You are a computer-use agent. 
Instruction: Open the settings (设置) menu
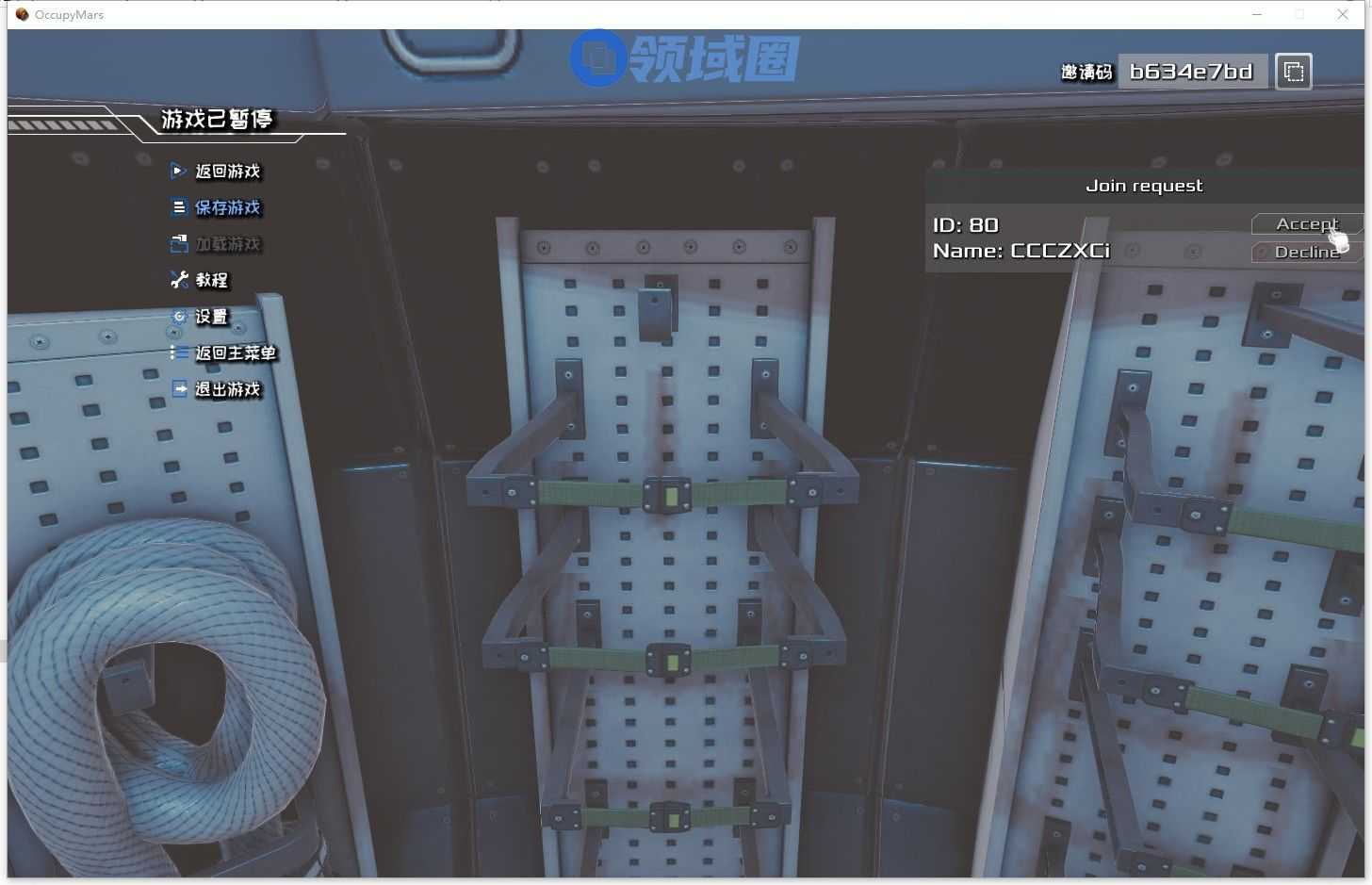click(211, 317)
